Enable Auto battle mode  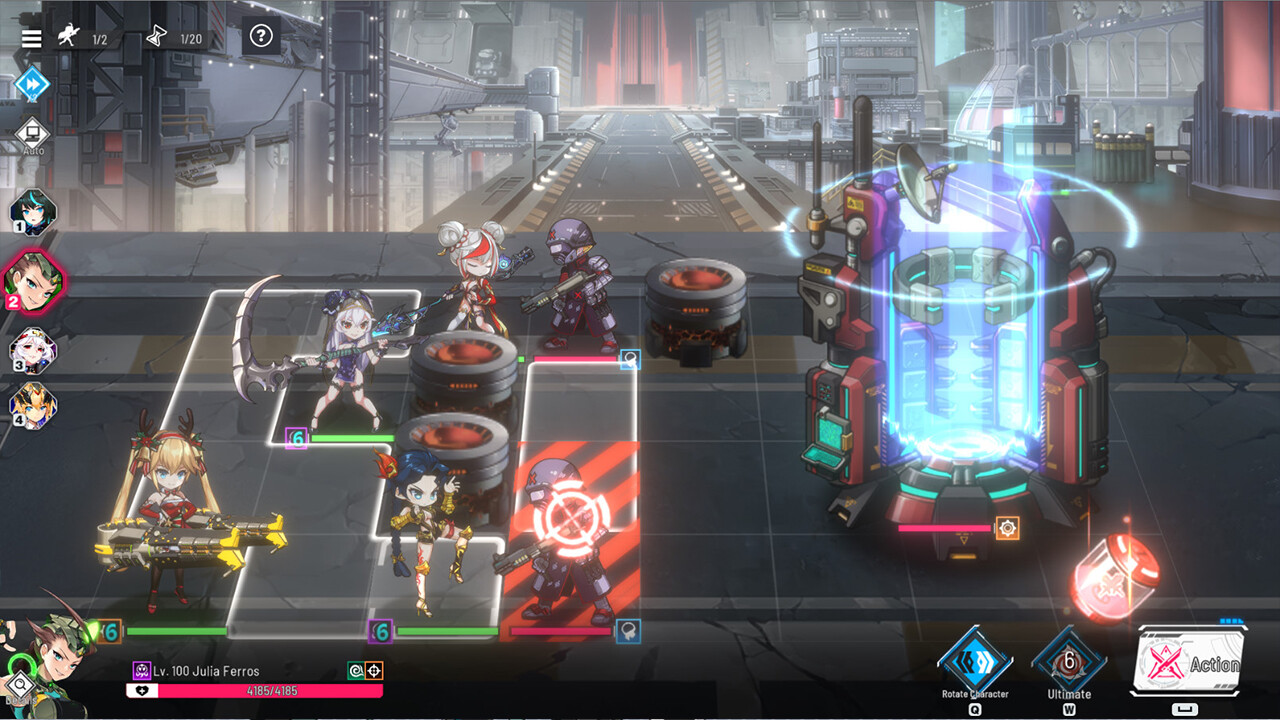[x=31, y=133]
